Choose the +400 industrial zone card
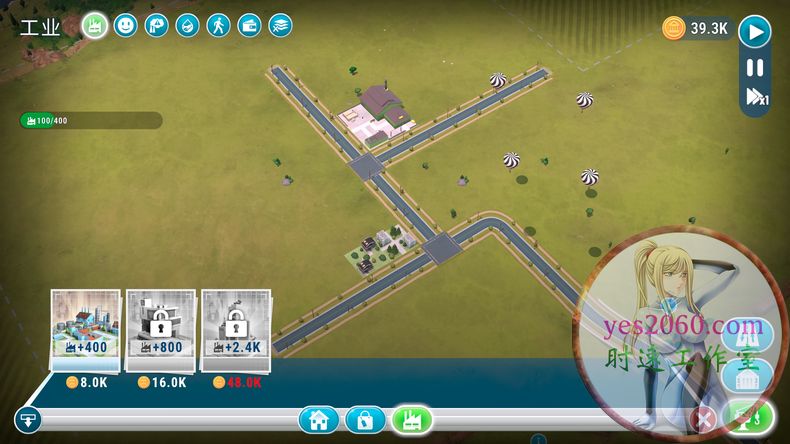The height and width of the screenshot is (444, 790). (85, 329)
